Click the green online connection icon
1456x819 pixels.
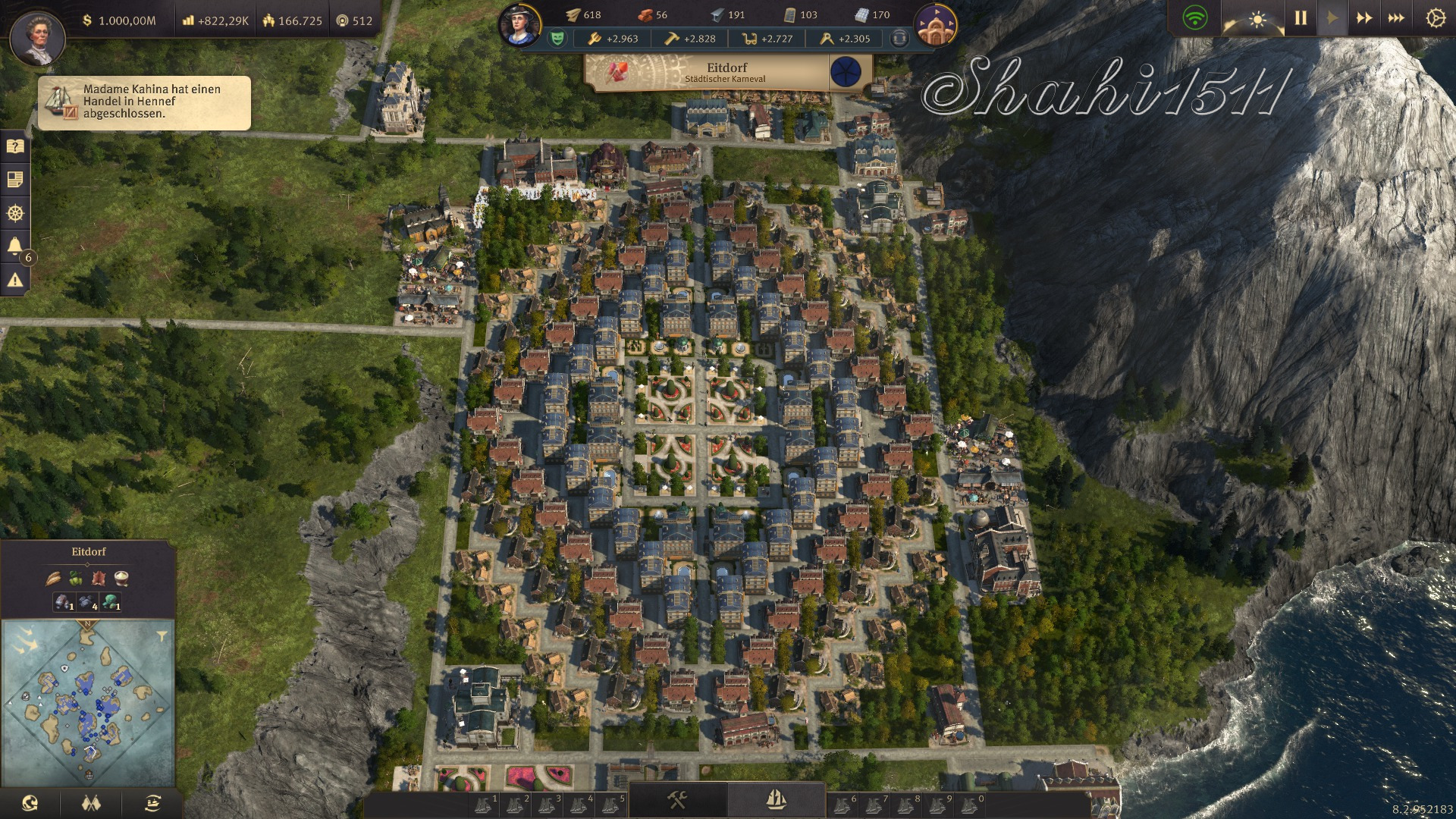(1195, 18)
